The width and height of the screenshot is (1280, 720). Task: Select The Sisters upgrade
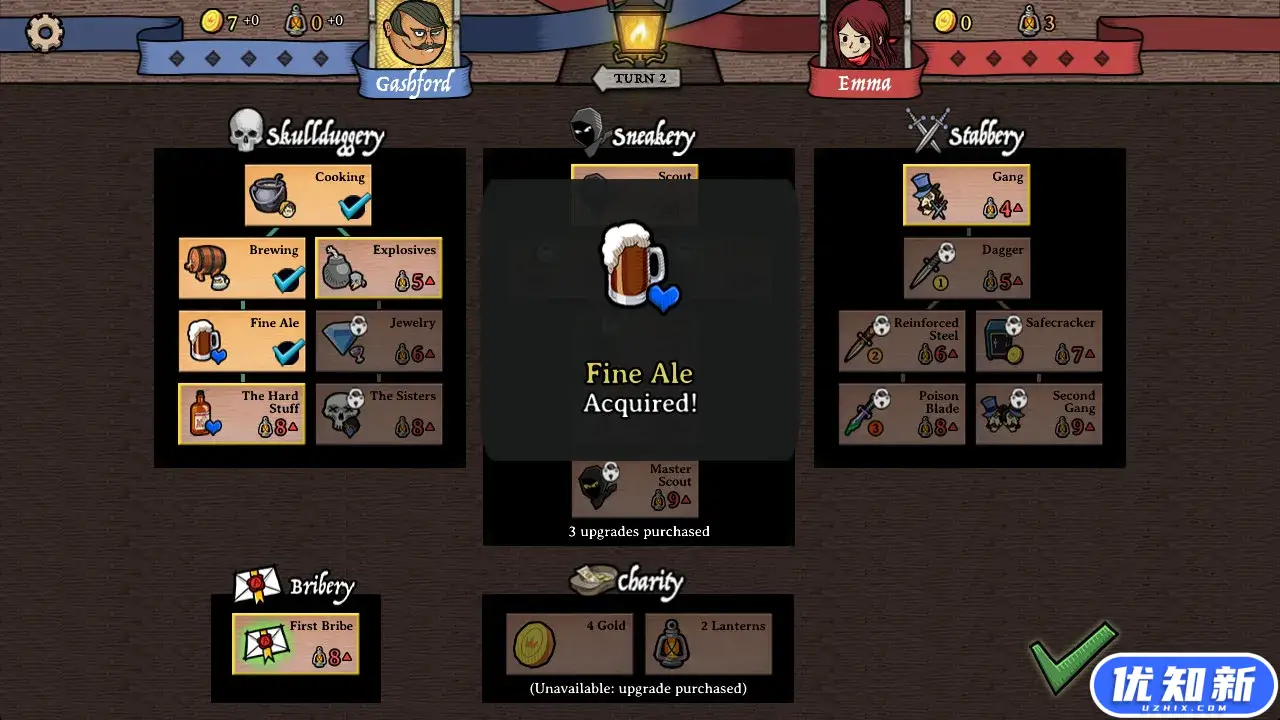[x=379, y=414]
